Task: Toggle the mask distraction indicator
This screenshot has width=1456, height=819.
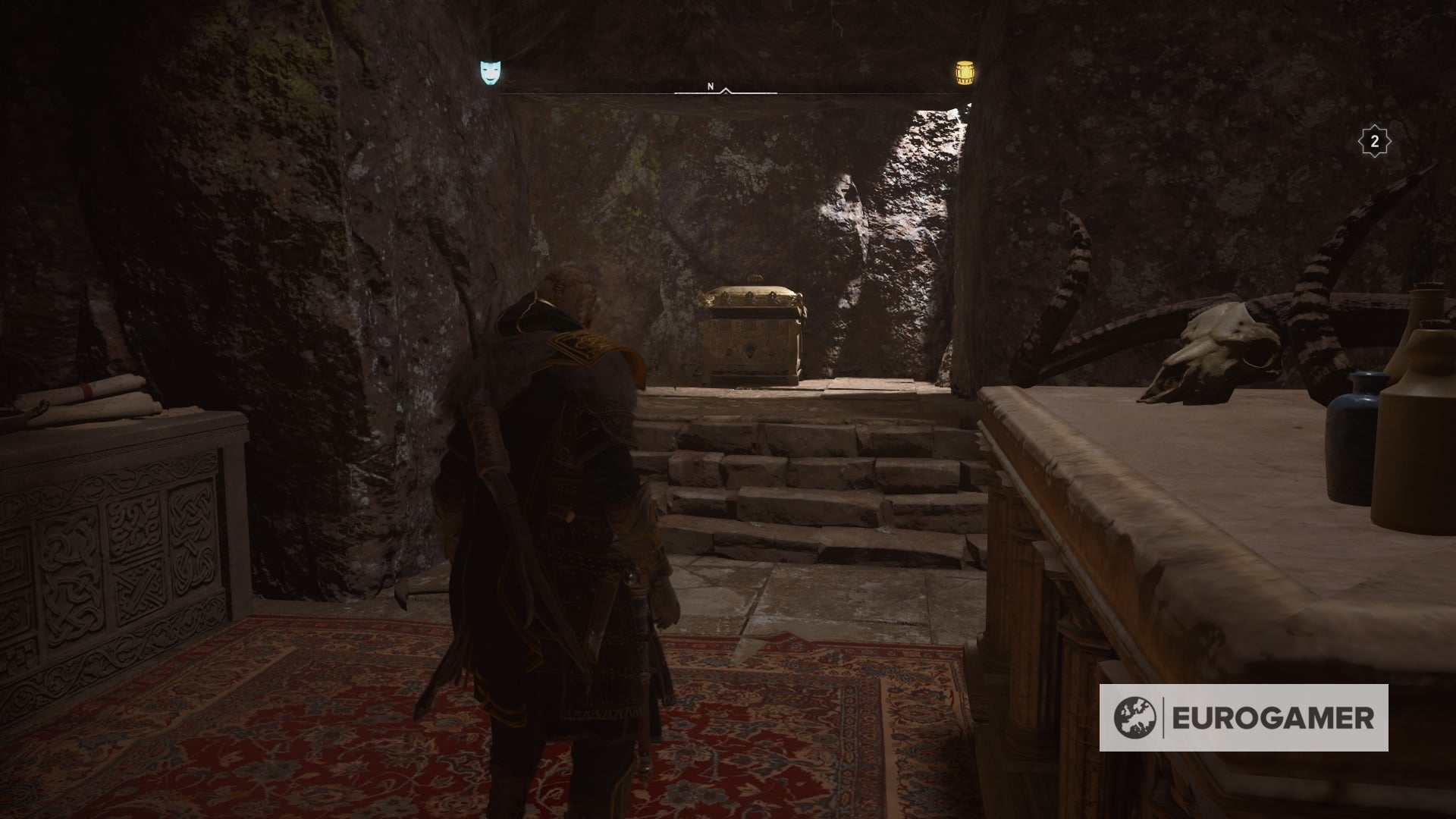Action: point(489,72)
